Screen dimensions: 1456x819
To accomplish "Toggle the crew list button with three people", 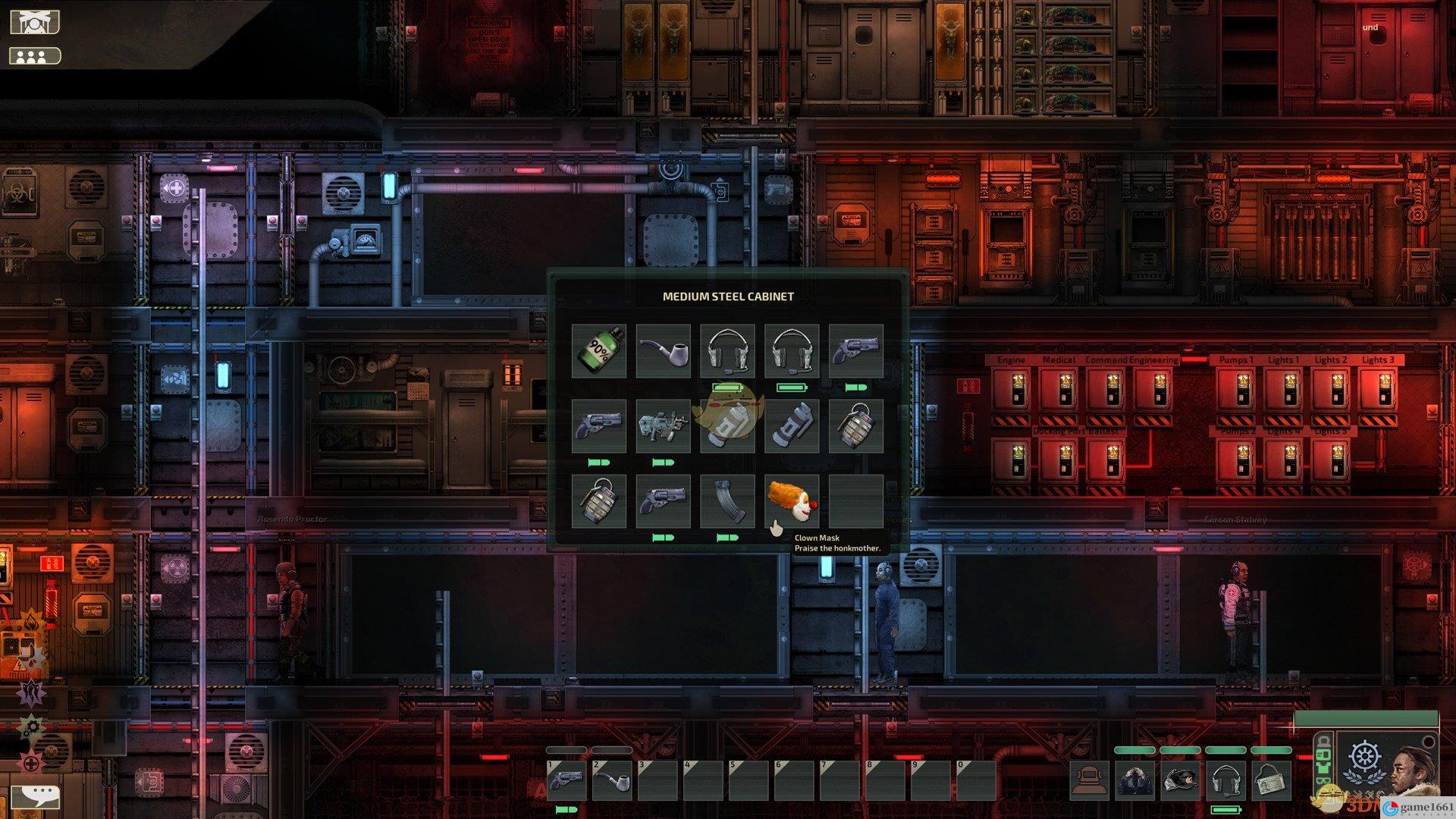I will coord(34,56).
